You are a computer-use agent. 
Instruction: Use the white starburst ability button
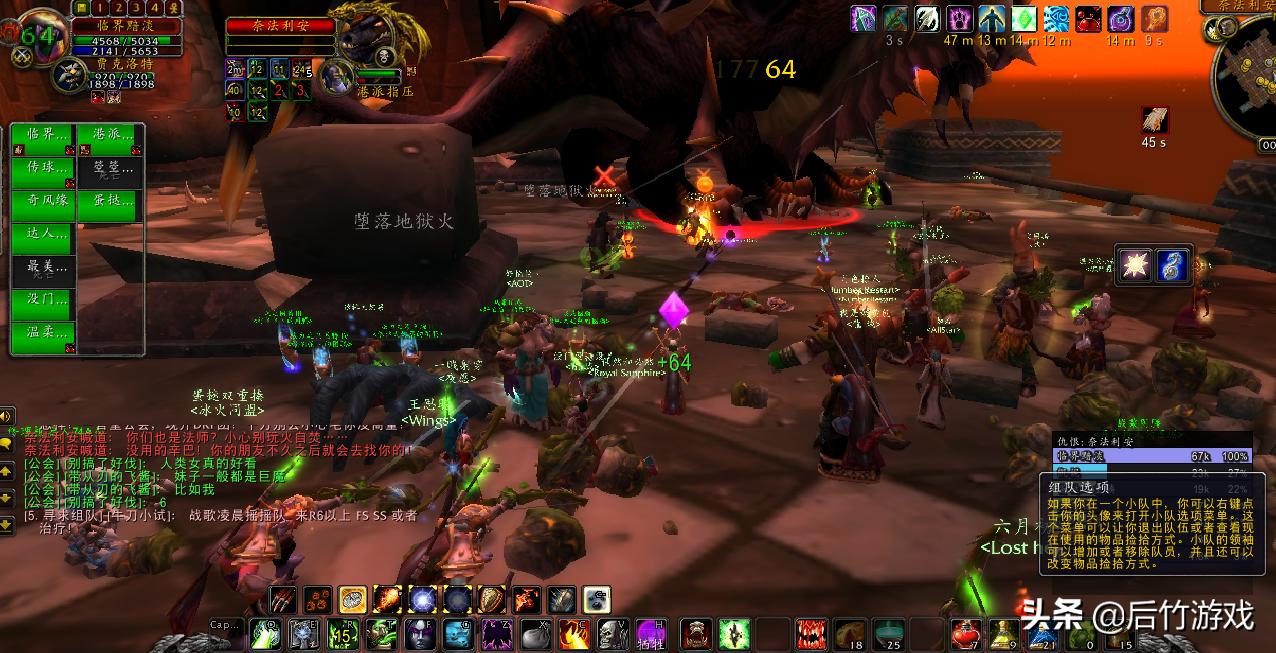pyautogui.click(x=1136, y=266)
